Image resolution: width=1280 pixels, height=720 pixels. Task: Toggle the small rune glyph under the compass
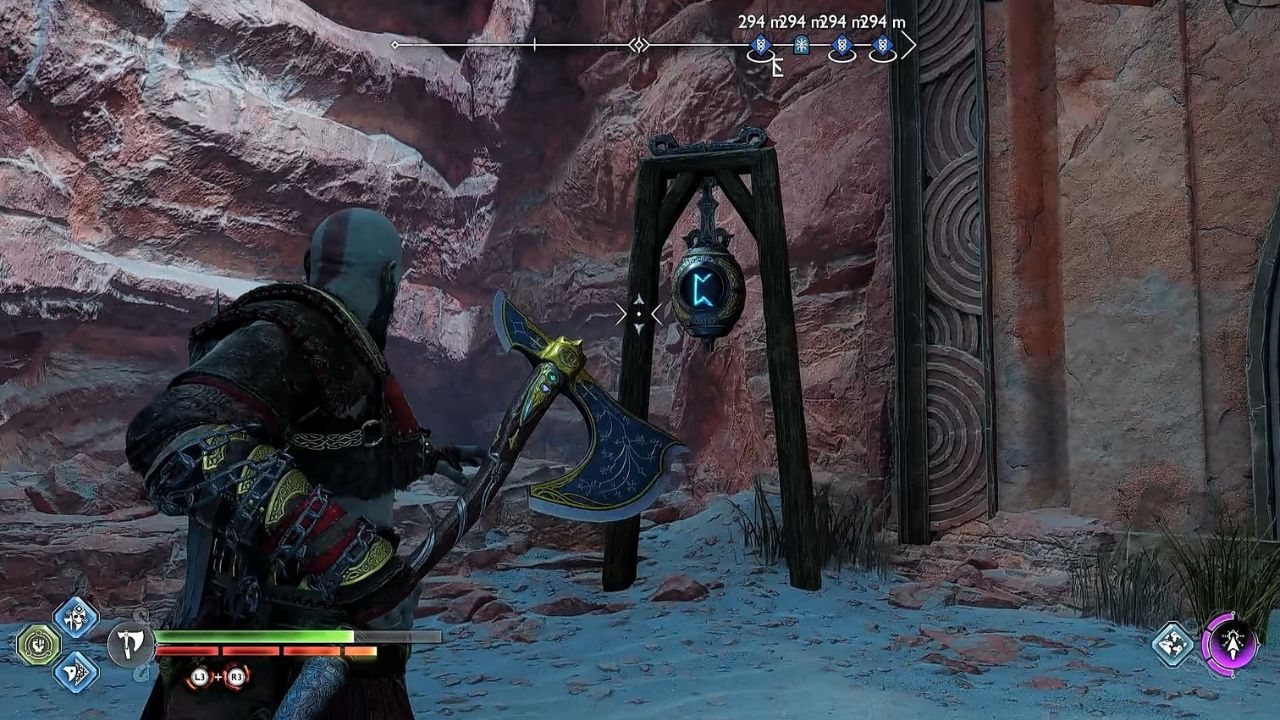click(778, 66)
